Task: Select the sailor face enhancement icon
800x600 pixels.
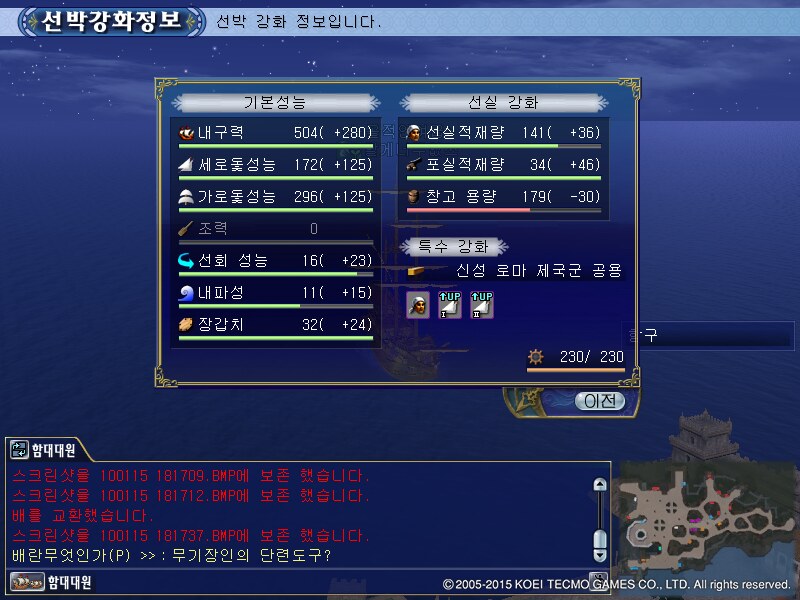Action: pos(417,305)
